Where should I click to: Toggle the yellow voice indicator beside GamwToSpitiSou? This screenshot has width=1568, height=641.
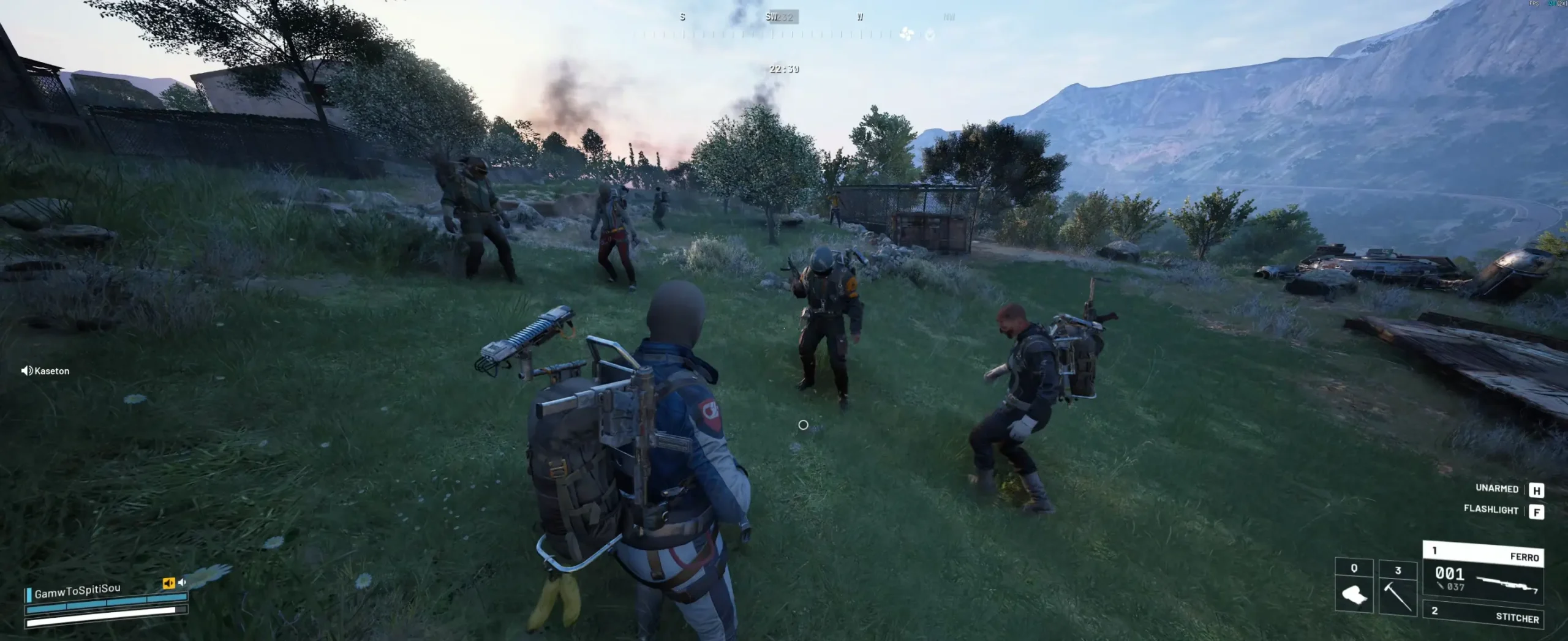tap(168, 583)
